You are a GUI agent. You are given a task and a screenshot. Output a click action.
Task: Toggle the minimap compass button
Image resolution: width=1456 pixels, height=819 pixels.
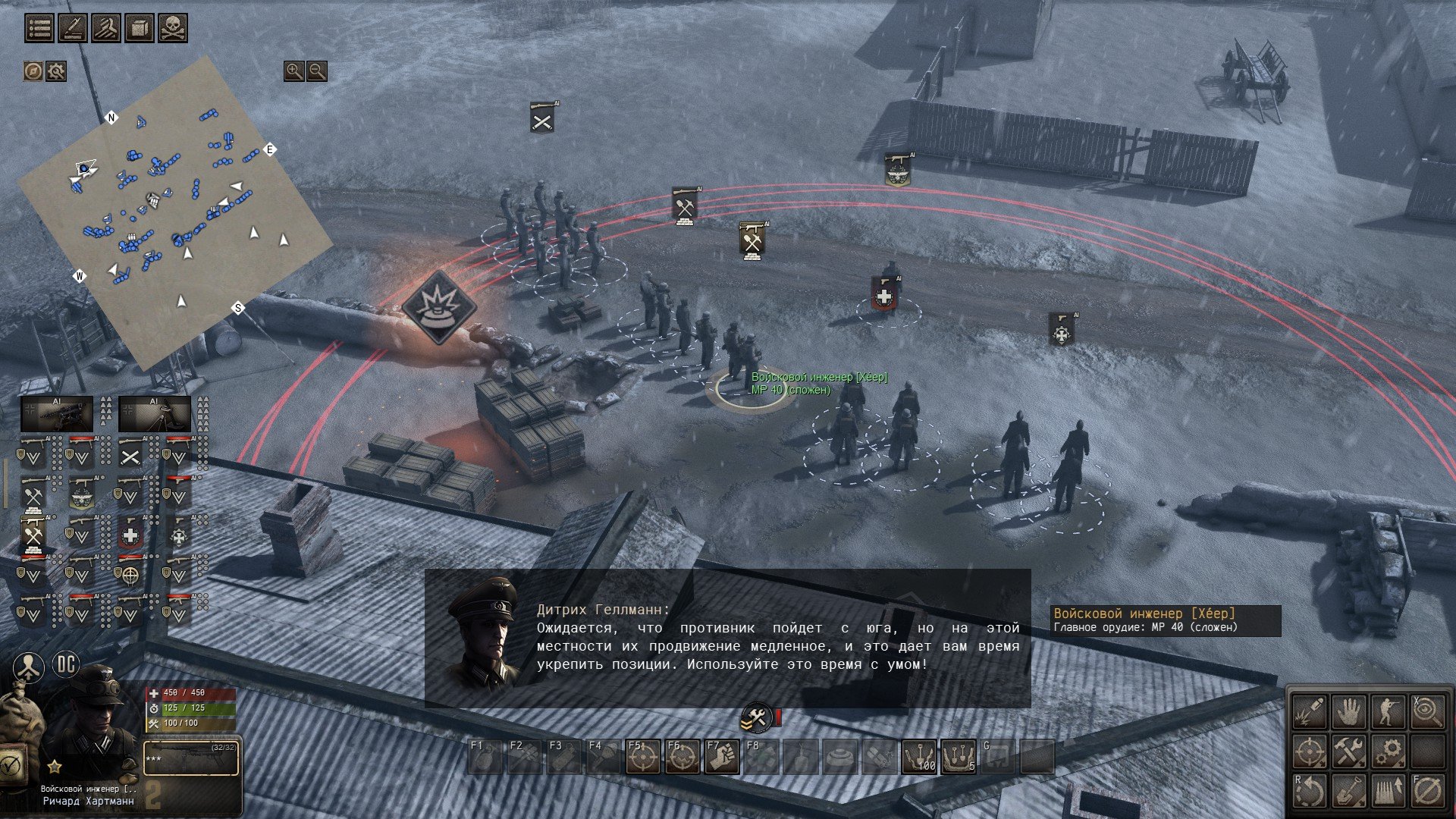(x=33, y=71)
